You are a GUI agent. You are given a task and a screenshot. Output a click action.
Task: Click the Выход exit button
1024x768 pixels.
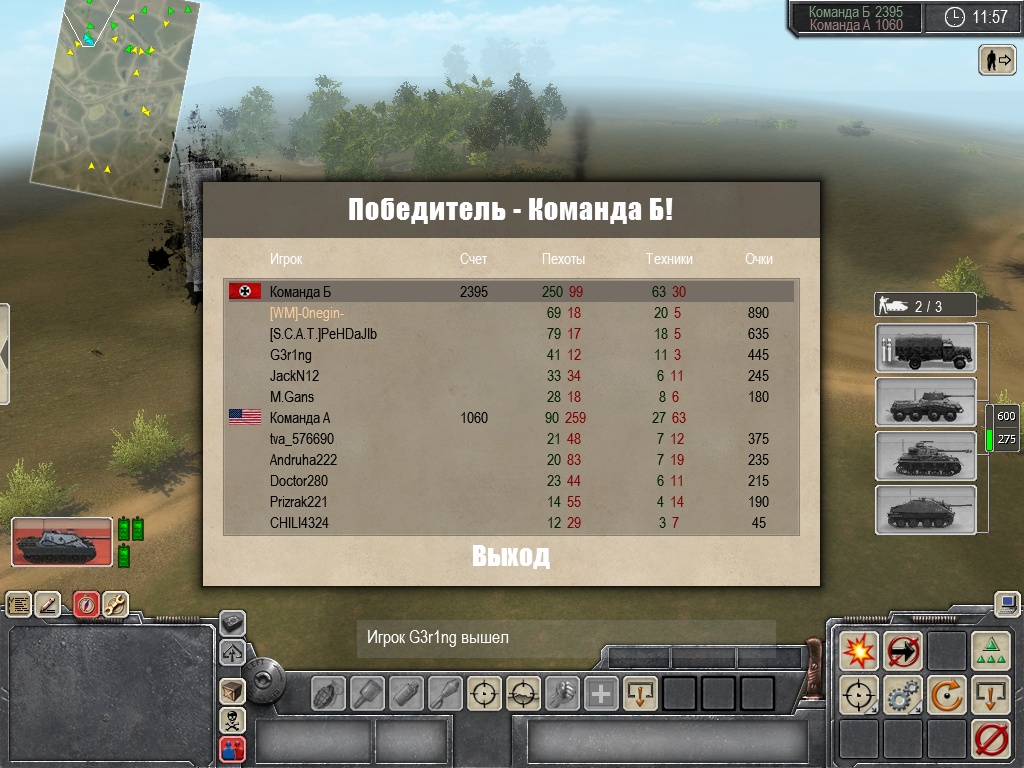511,556
